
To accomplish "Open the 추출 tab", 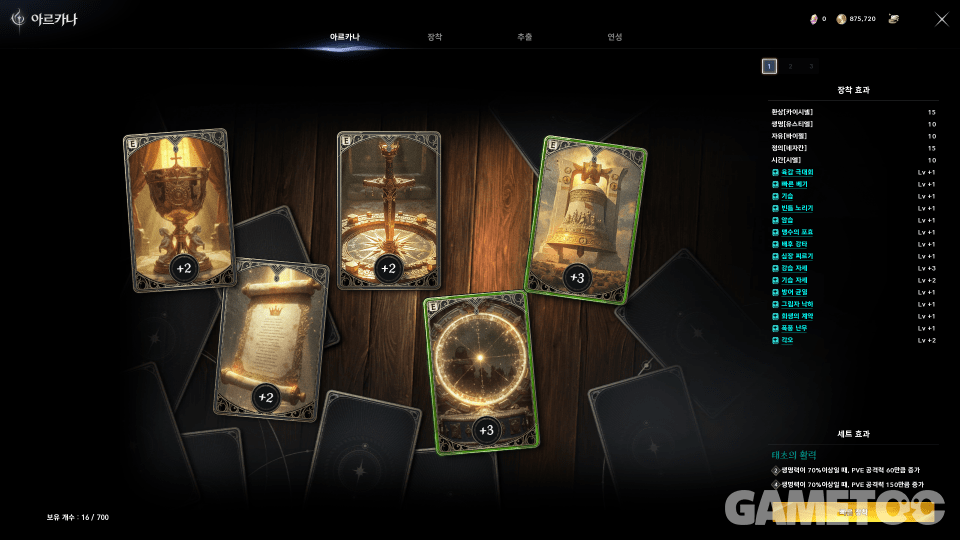I will (524, 37).
